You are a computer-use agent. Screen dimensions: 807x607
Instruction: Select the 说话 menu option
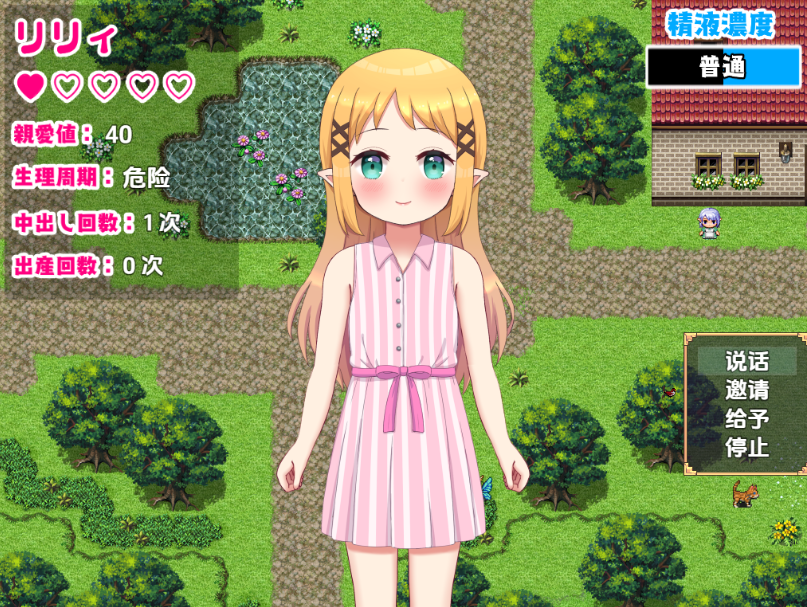[747, 361]
